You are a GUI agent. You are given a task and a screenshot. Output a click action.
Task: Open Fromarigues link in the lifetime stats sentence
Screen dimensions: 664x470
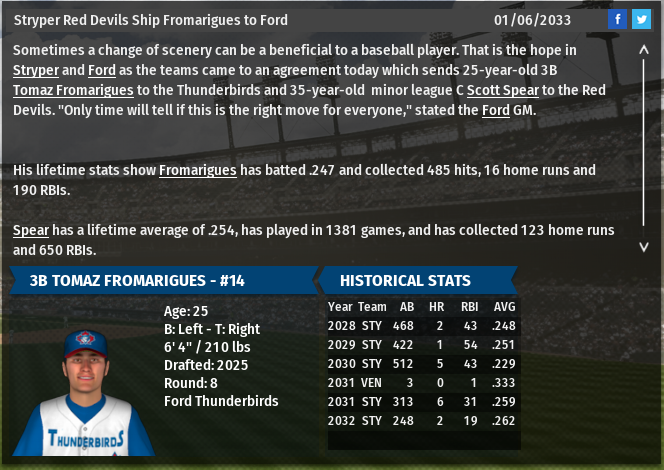point(197,170)
